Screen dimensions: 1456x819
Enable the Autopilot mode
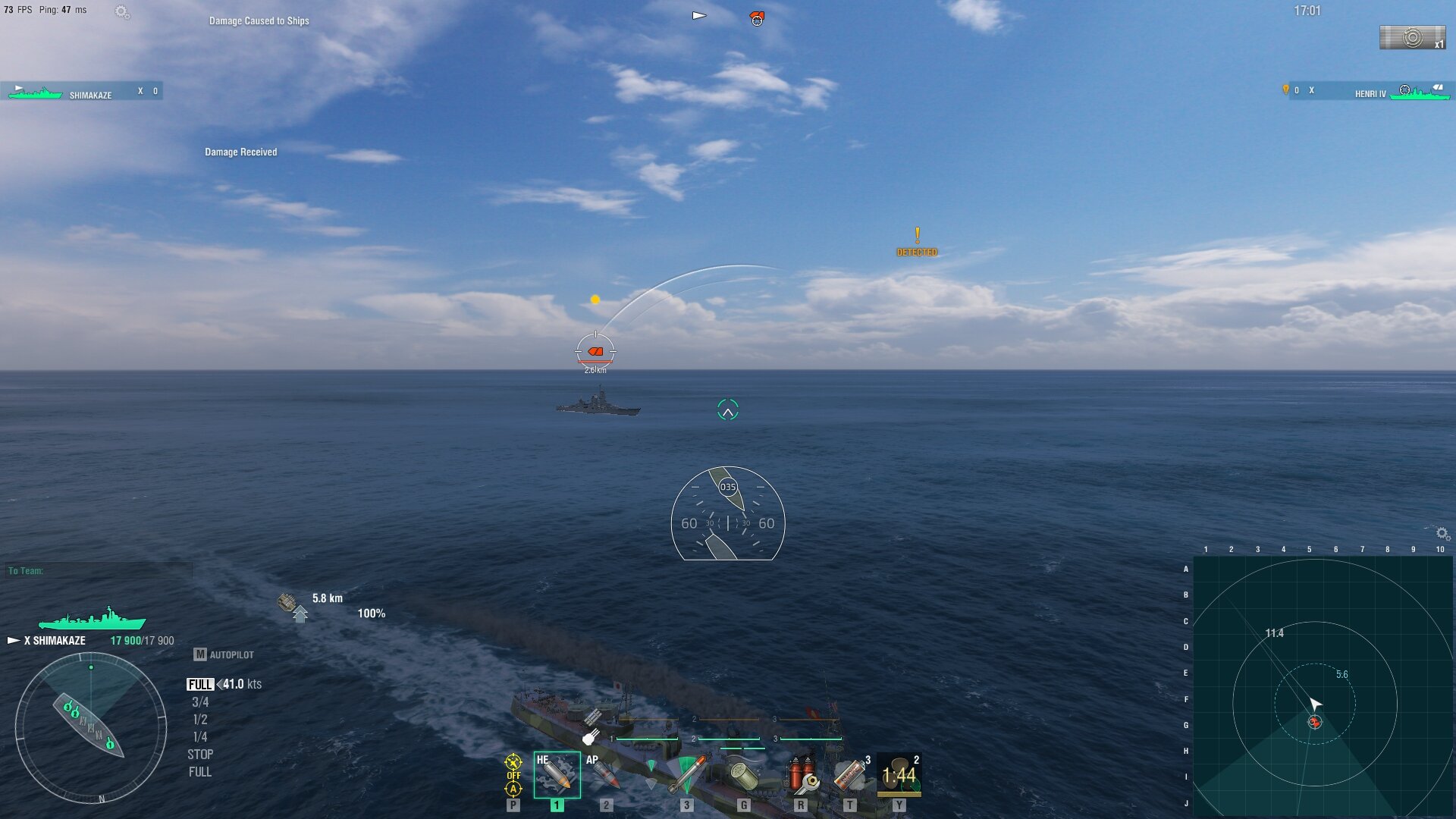(224, 654)
